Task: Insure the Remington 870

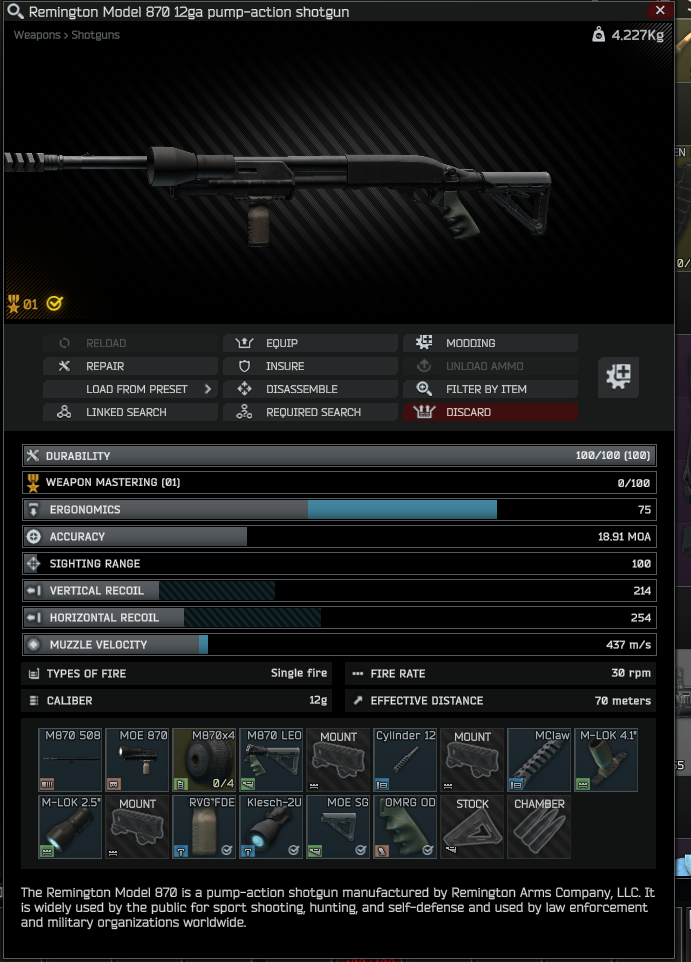Action: coord(309,366)
